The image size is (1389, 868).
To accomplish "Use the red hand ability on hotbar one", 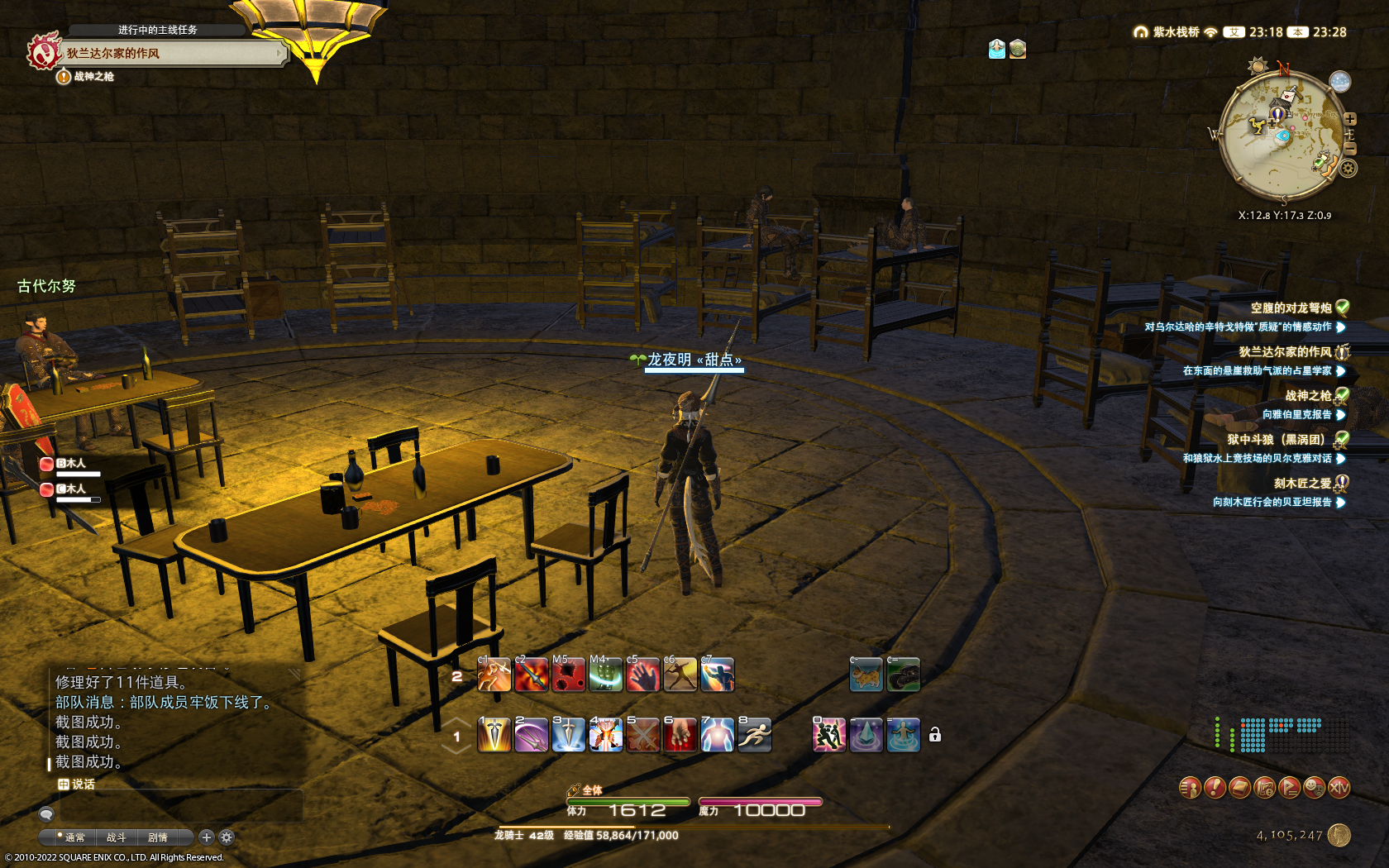I will [x=680, y=735].
